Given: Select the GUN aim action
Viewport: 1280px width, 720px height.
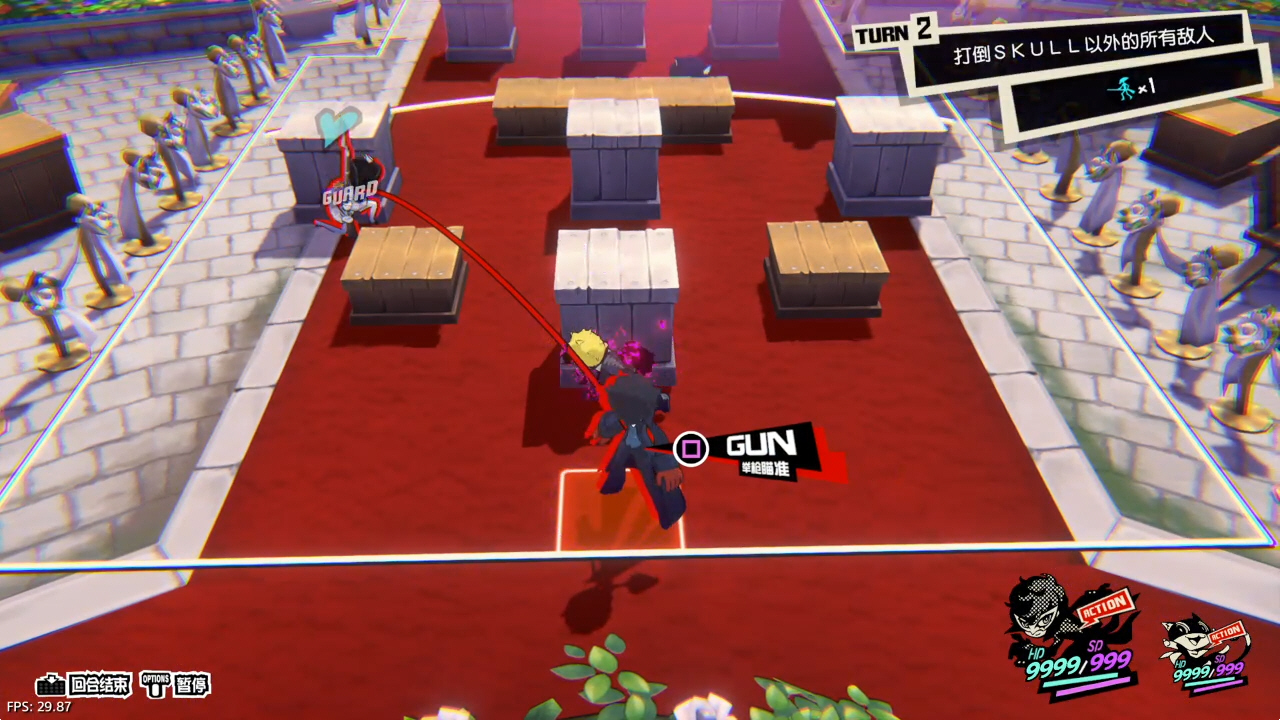Looking at the screenshot, I should coord(760,450).
